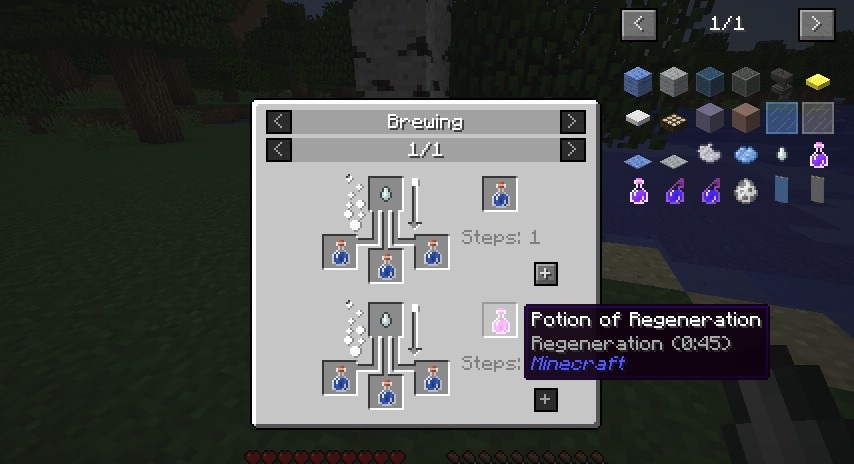Select the ghast tear ingredient in the second recipe

(386, 319)
